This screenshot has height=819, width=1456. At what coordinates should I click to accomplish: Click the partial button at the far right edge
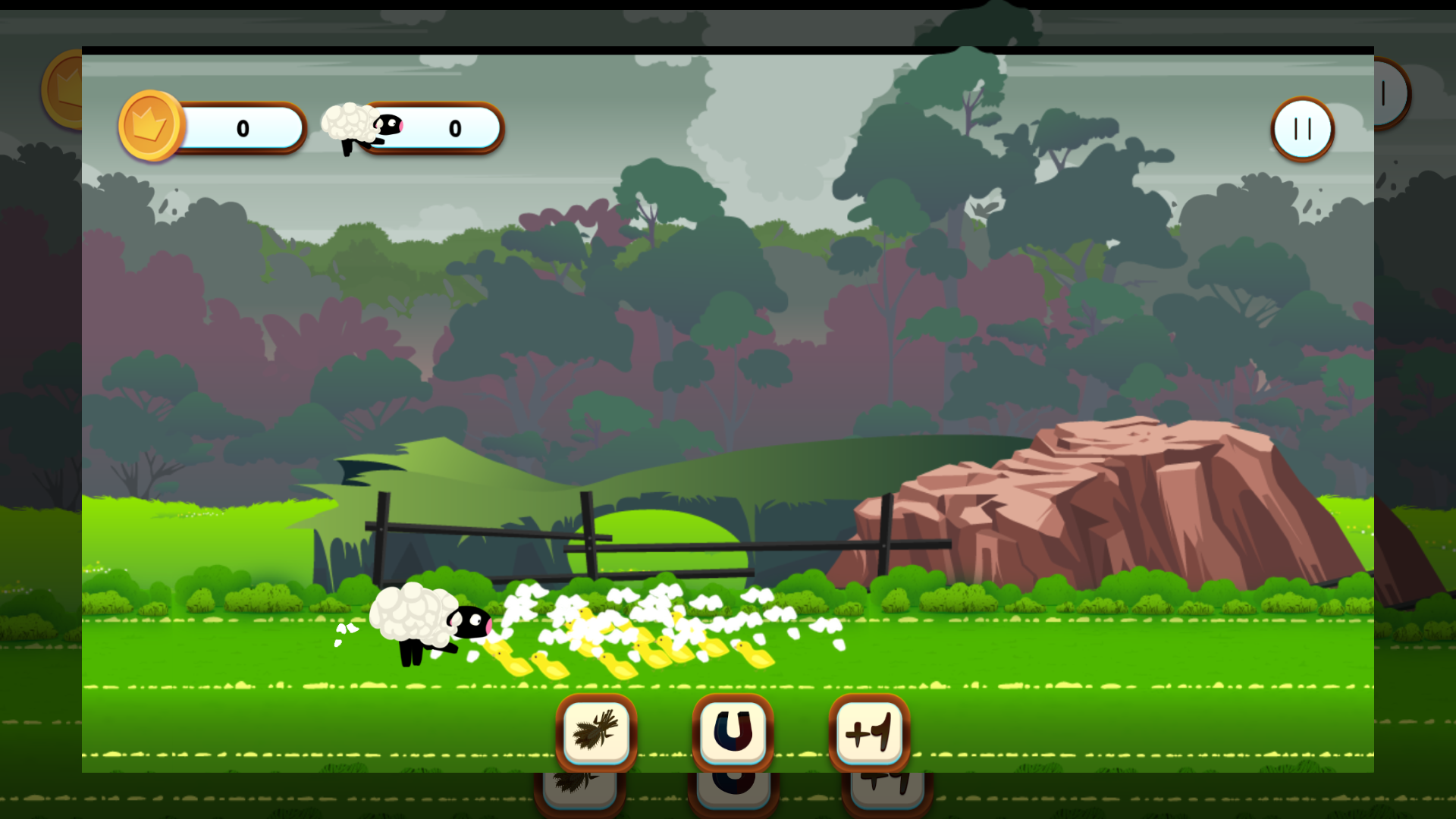coord(1392,93)
